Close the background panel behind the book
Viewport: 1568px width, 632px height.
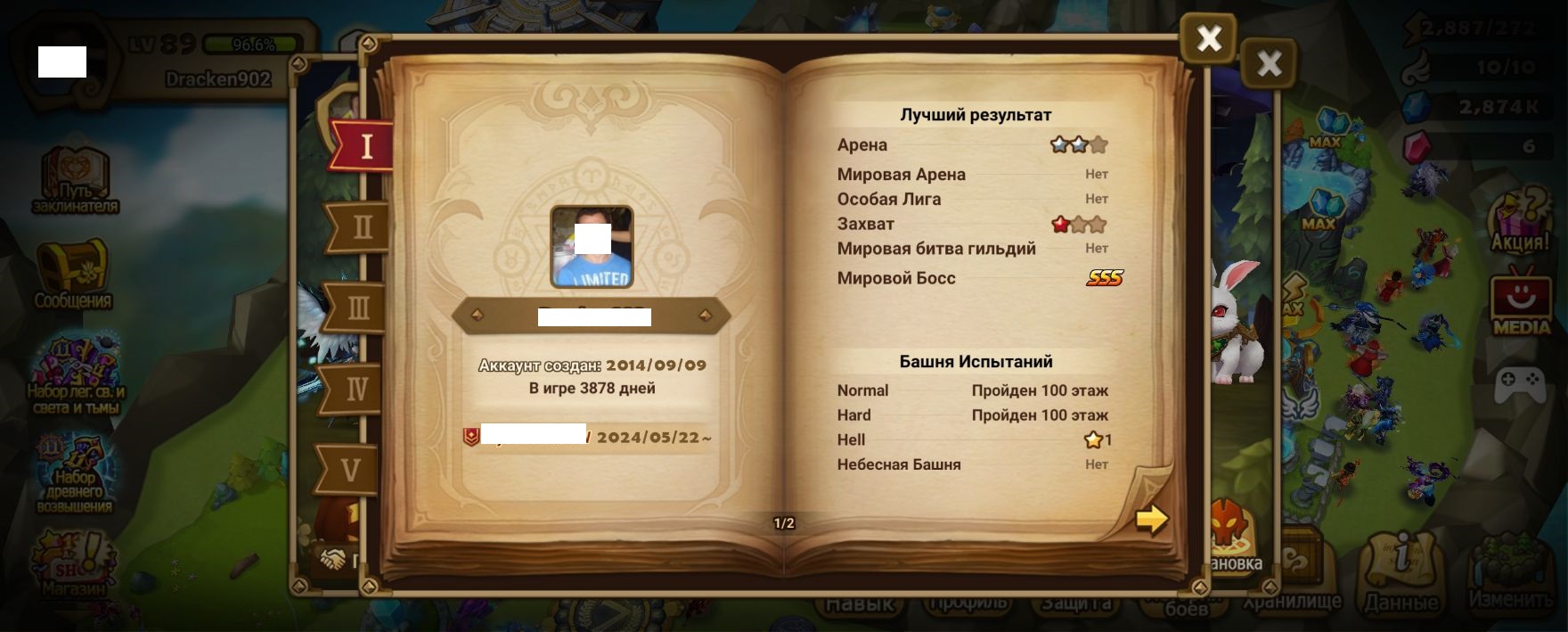(1269, 63)
